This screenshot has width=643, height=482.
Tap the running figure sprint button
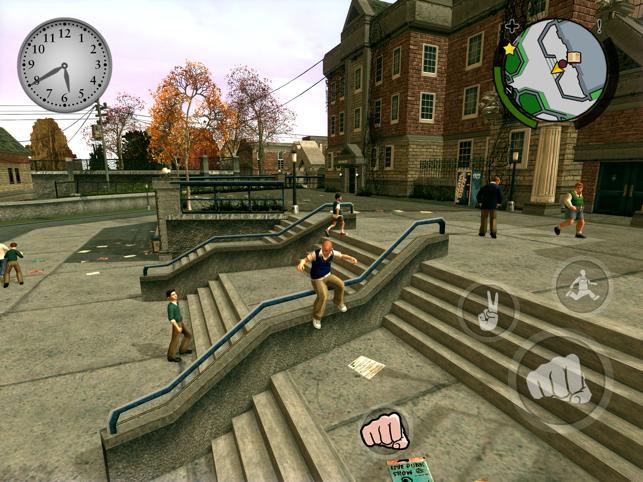pos(581,286)
